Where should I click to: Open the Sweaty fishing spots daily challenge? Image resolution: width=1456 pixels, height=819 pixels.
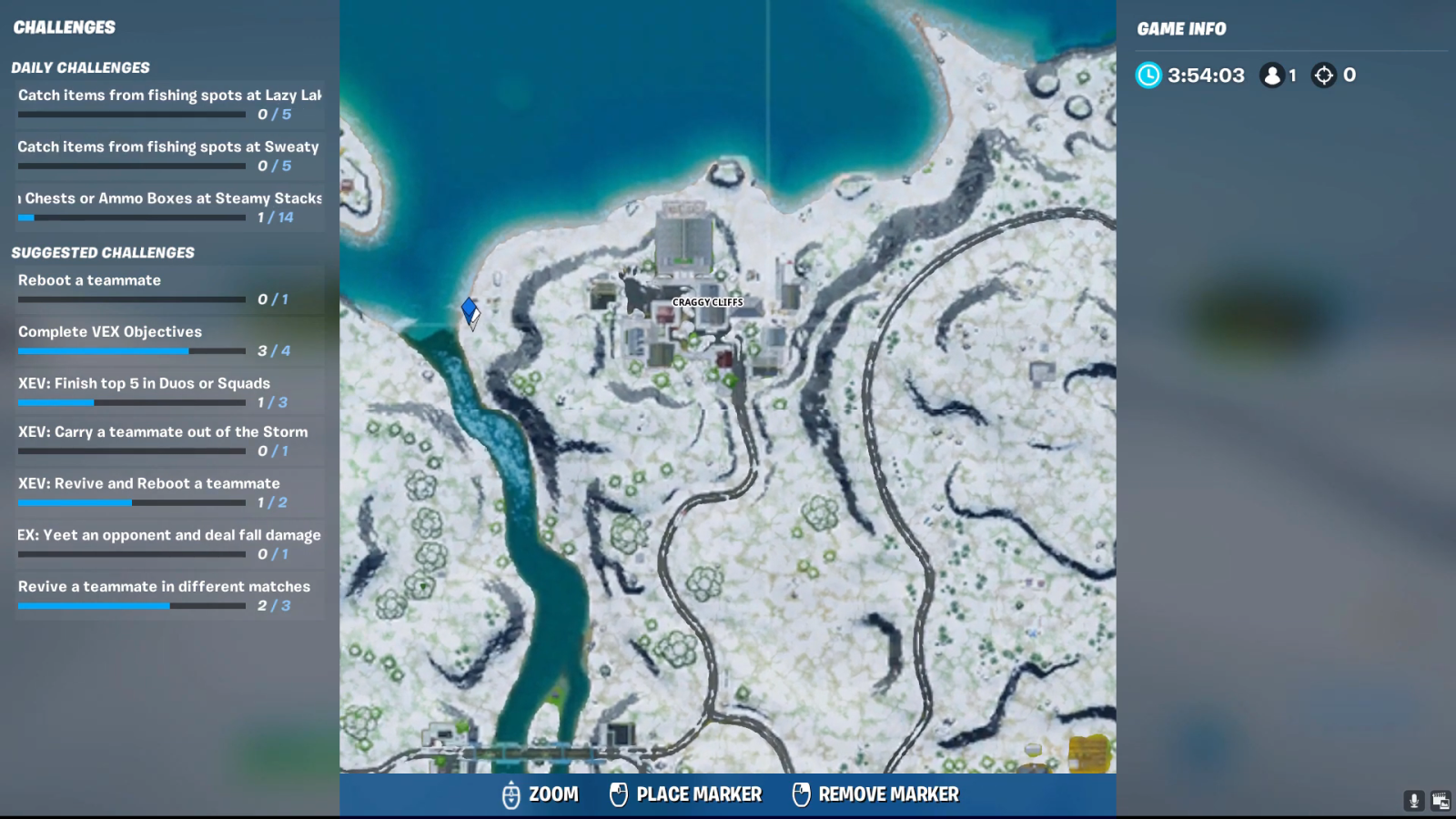coord(169,155)
